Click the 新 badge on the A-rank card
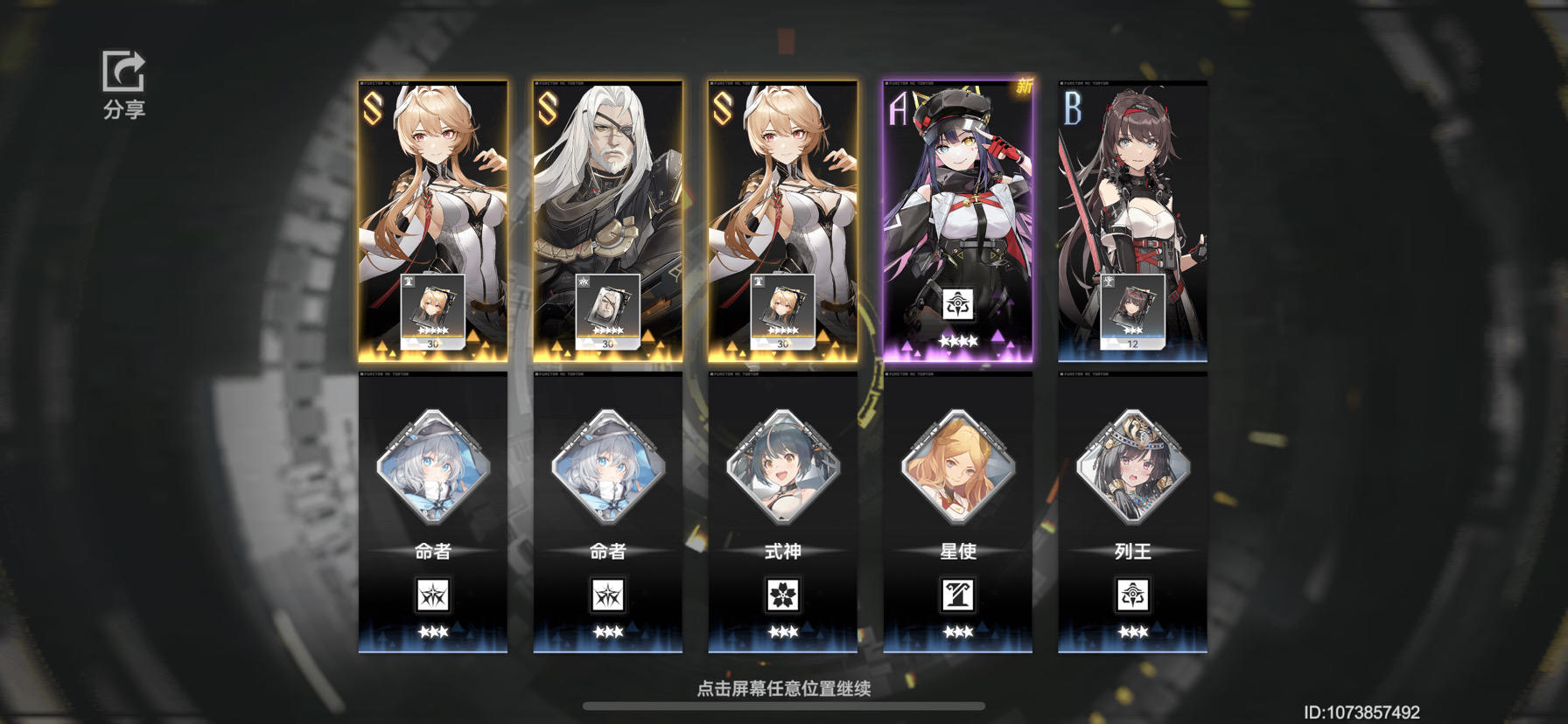 (x=1025, y=87)
